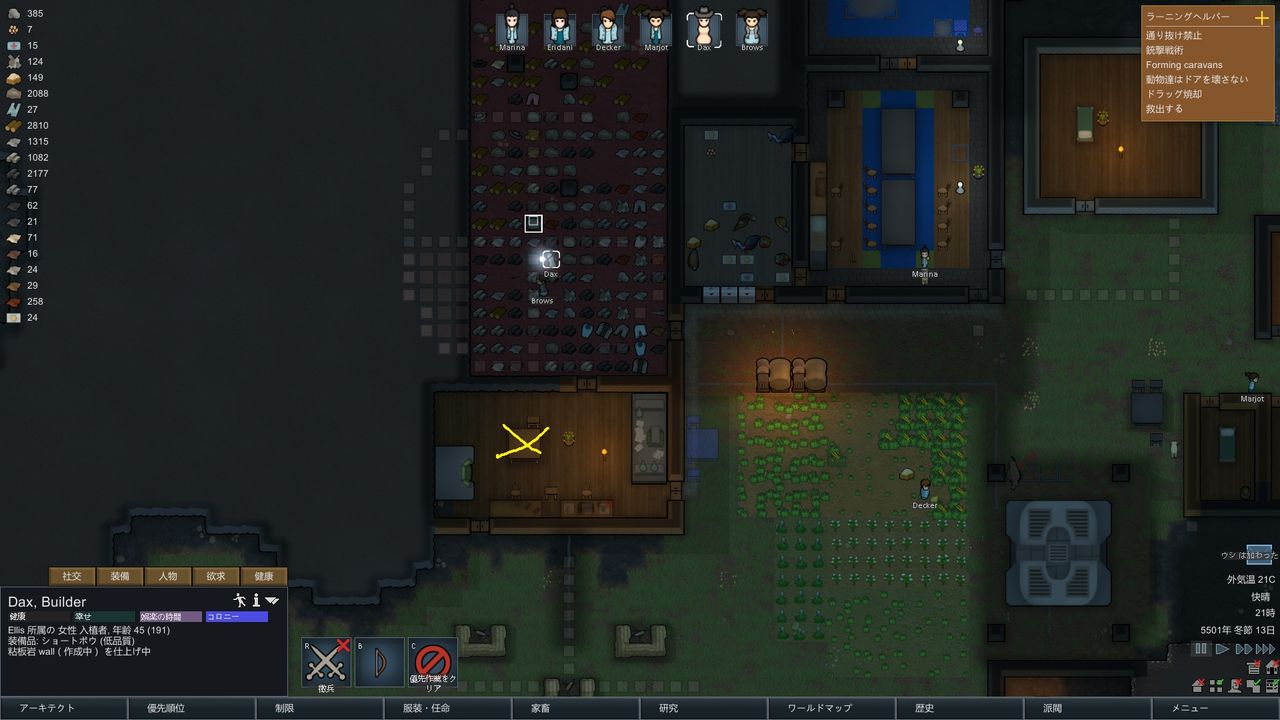Switch to Dax's 健康 tab
This screenshot has height=720, width=1280.
click(x=265, y=576)
